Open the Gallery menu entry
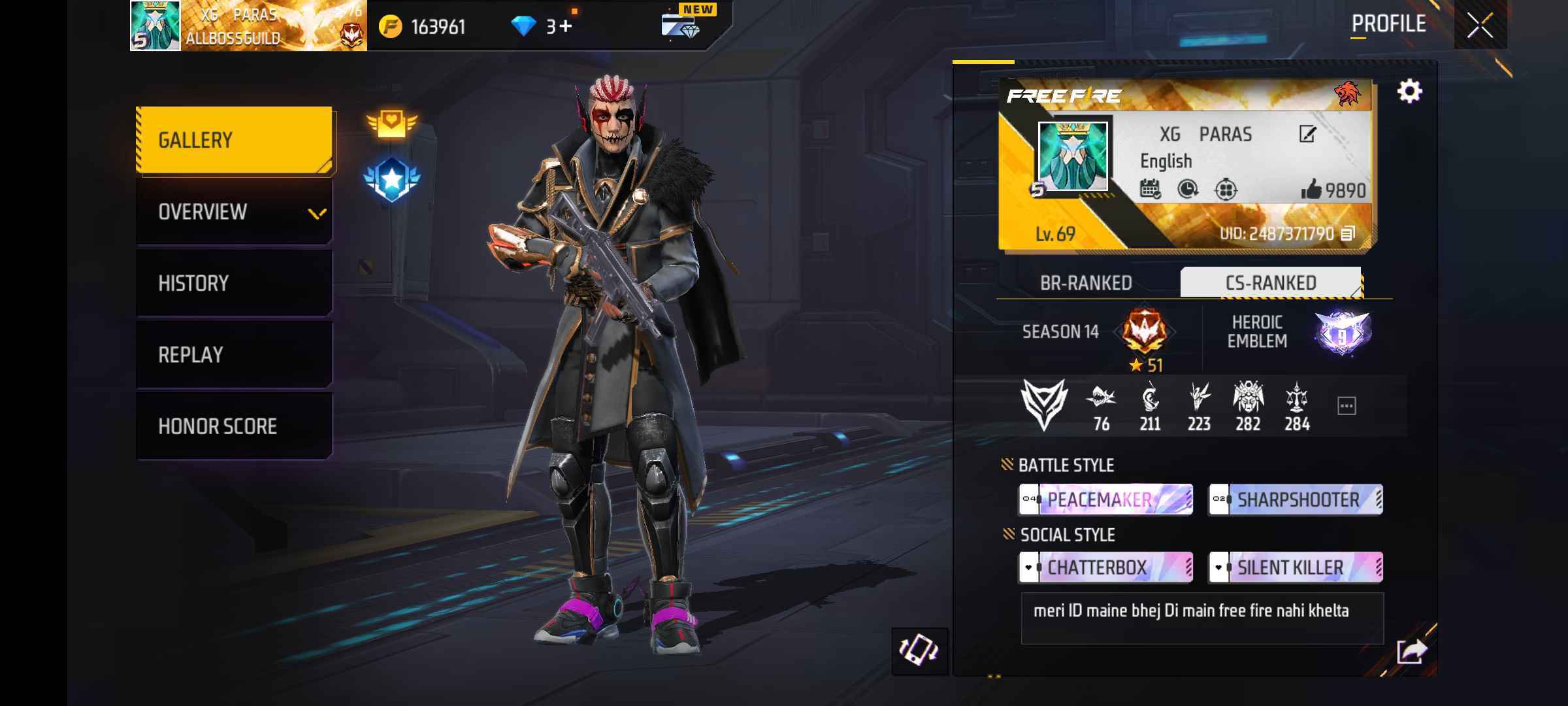Viewport: 1568px width, 706px height. pos(234,141)
